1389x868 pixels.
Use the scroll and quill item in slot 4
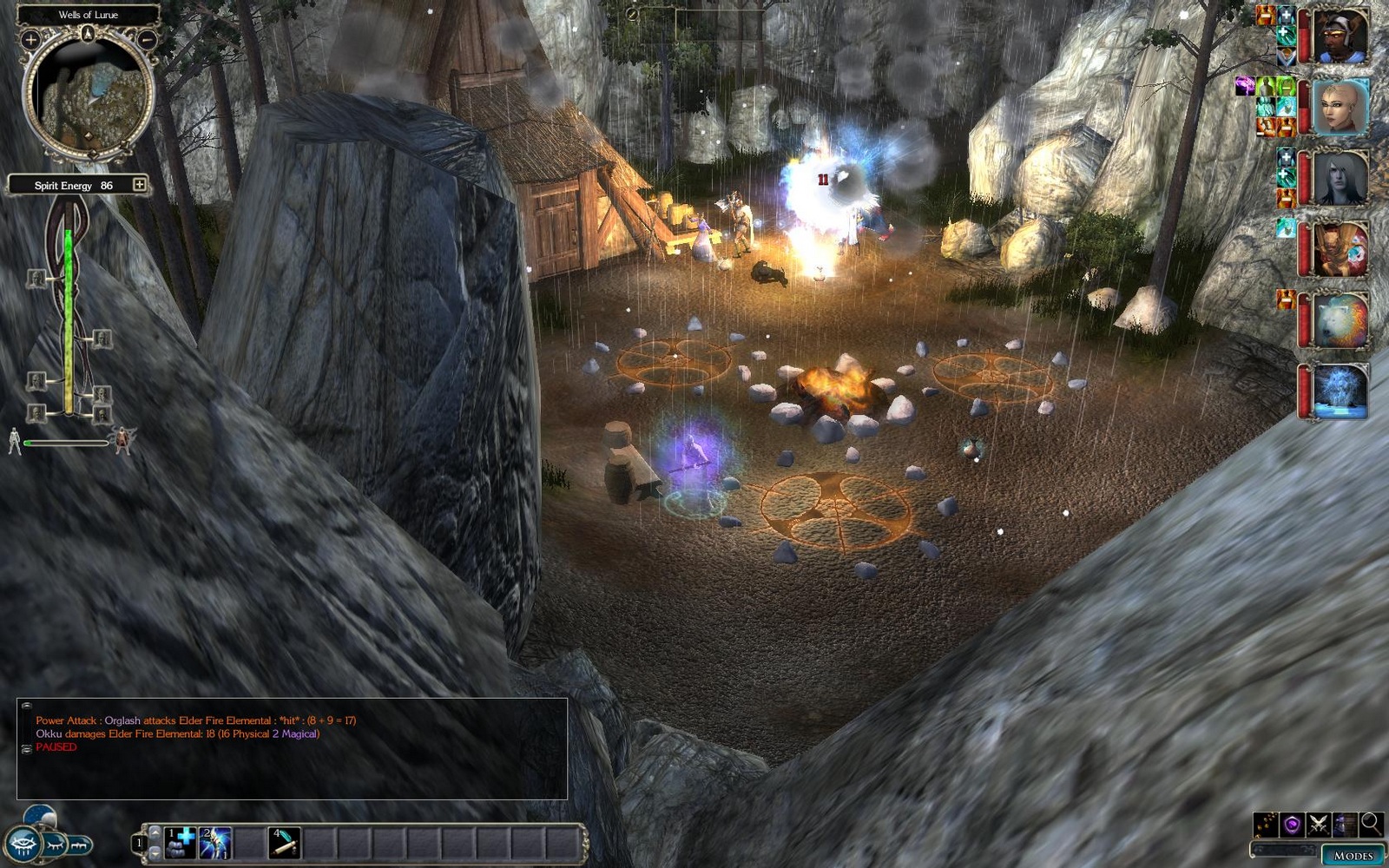[284, 843]
